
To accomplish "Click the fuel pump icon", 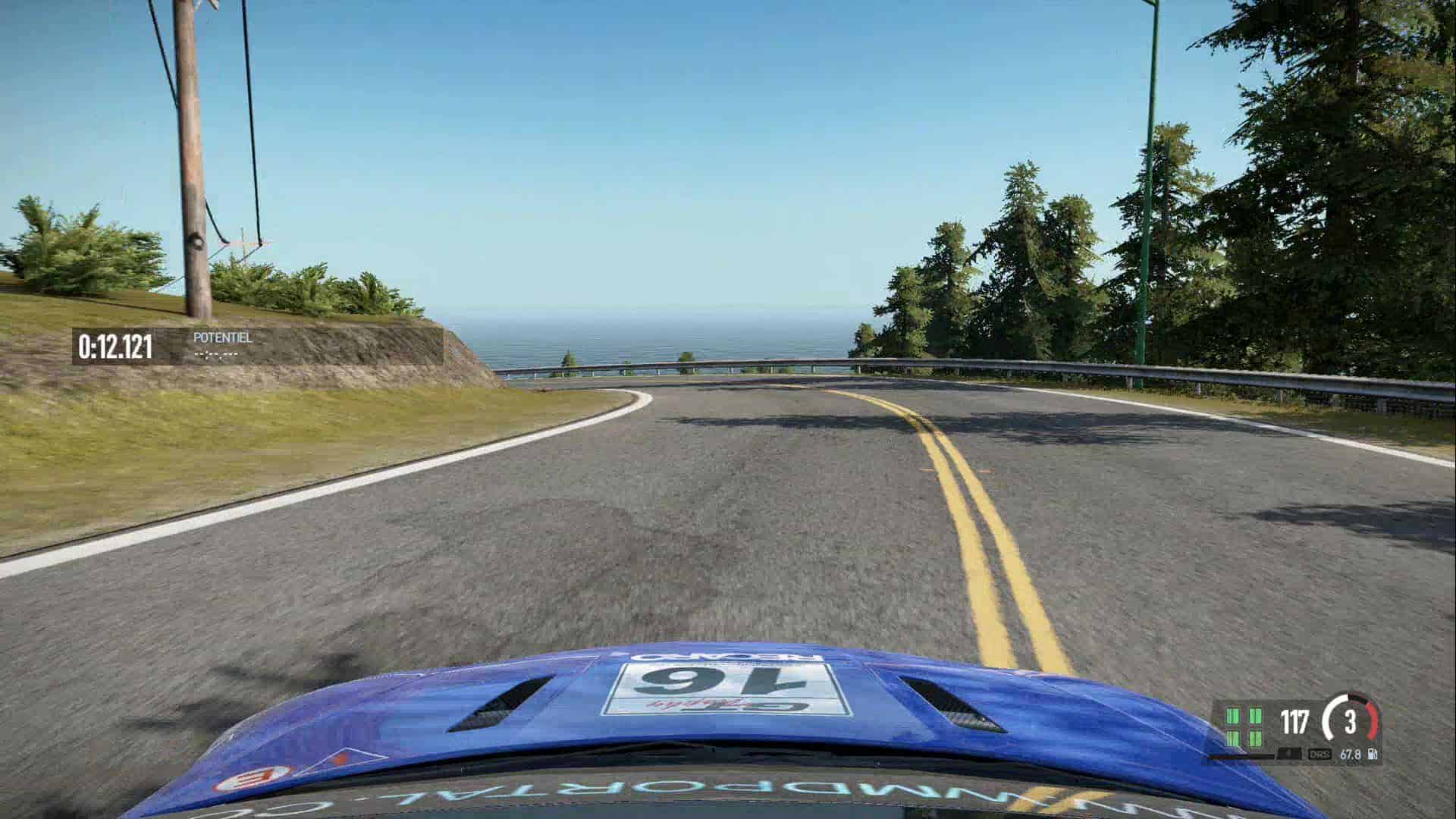I will click(x=1371, y=755).
